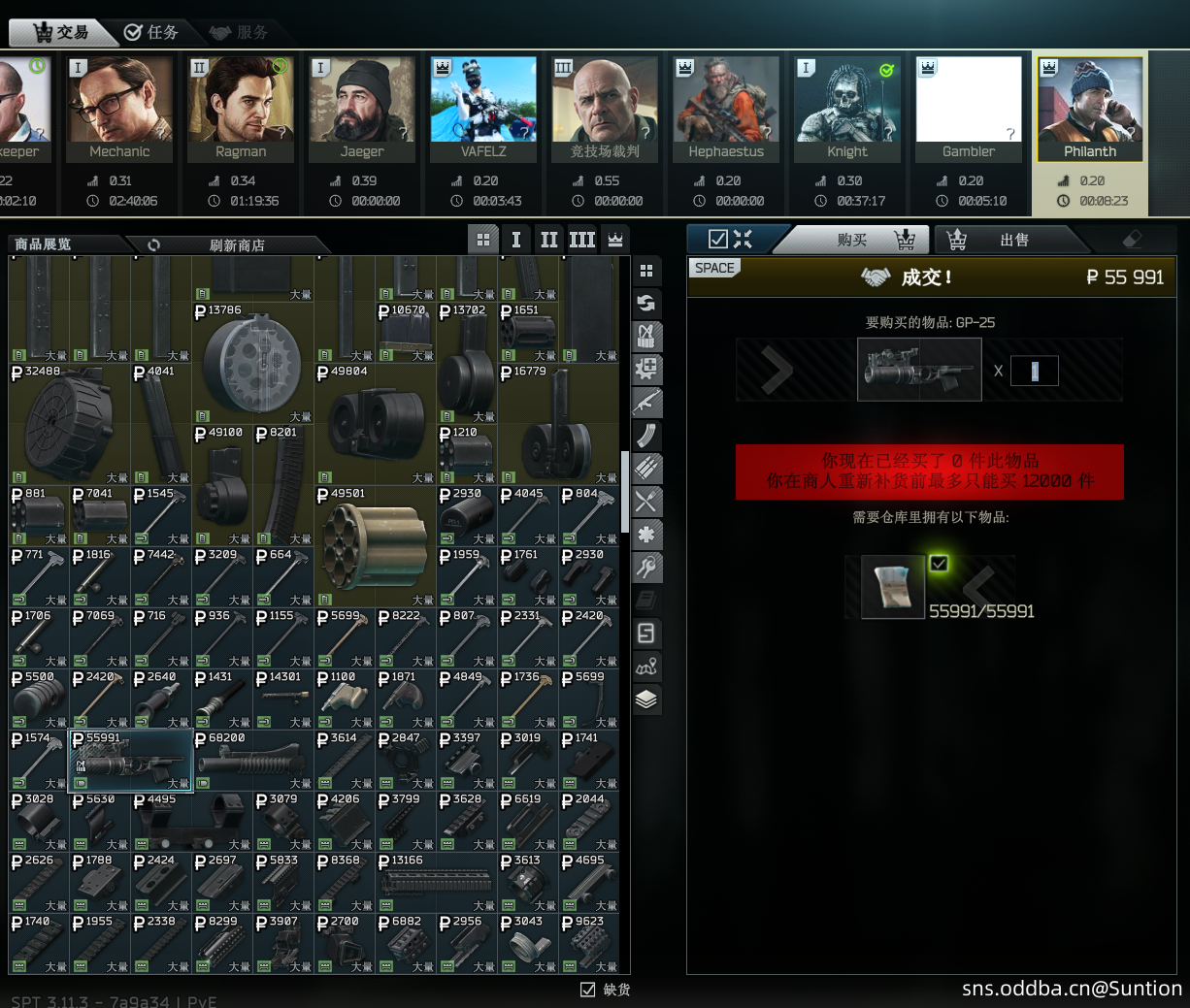The height and width of the screenshot is (1008, 1190).
Task: Click the purchase quantity input field
Action: tap(1034, 371)
